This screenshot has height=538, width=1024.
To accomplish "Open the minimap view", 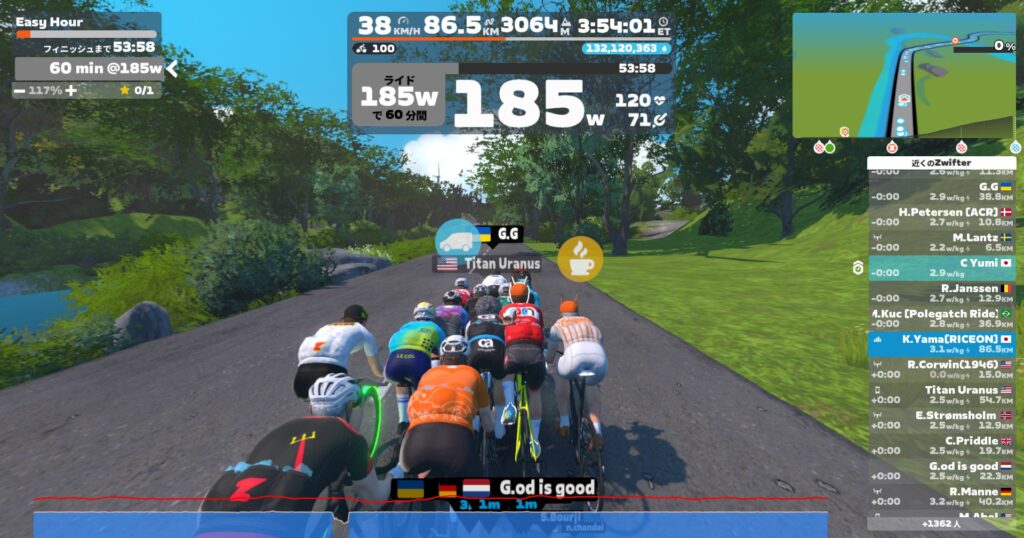I will click(x=905, y=76).
